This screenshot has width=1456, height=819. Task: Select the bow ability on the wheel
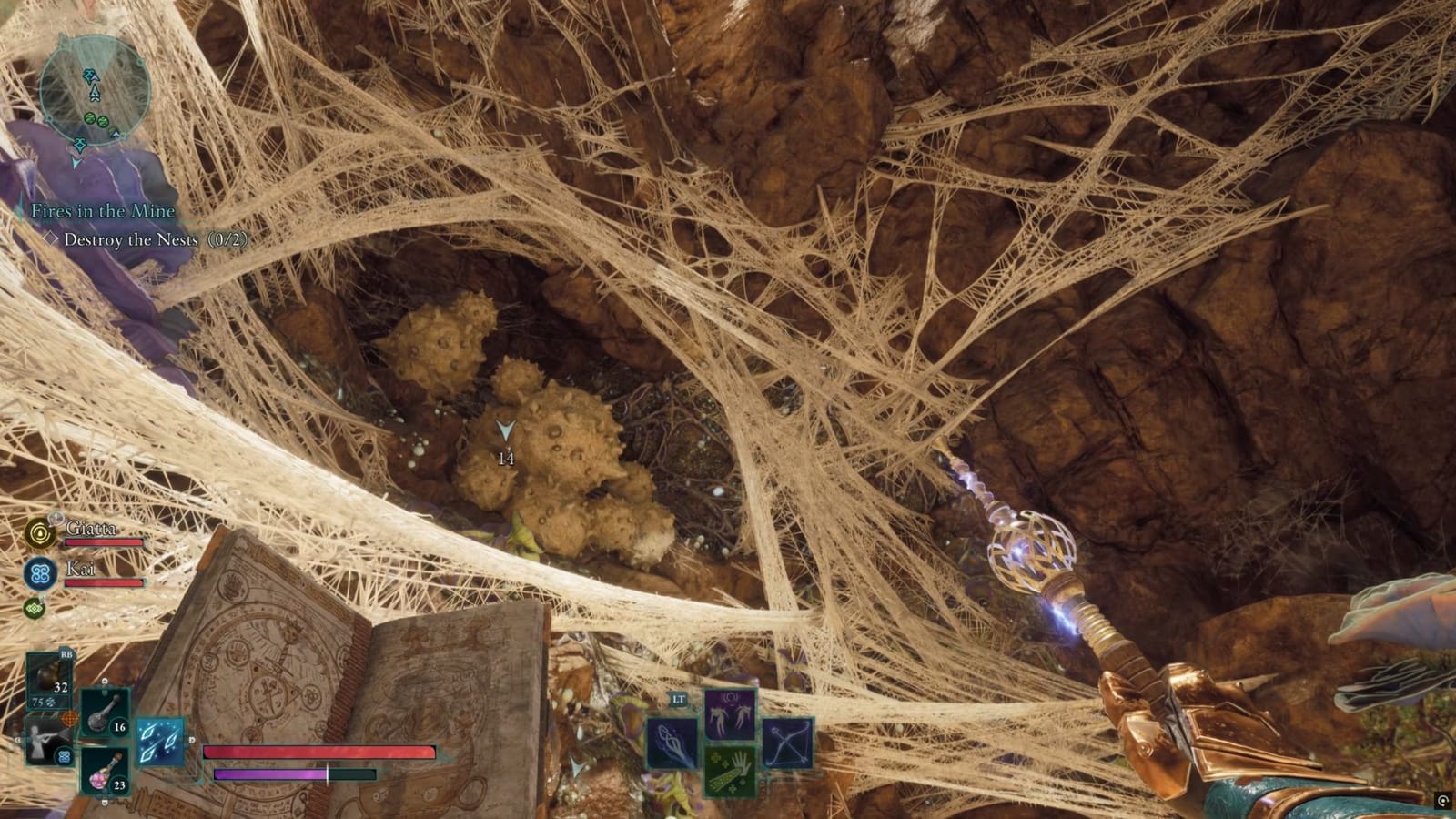[789, 743]
